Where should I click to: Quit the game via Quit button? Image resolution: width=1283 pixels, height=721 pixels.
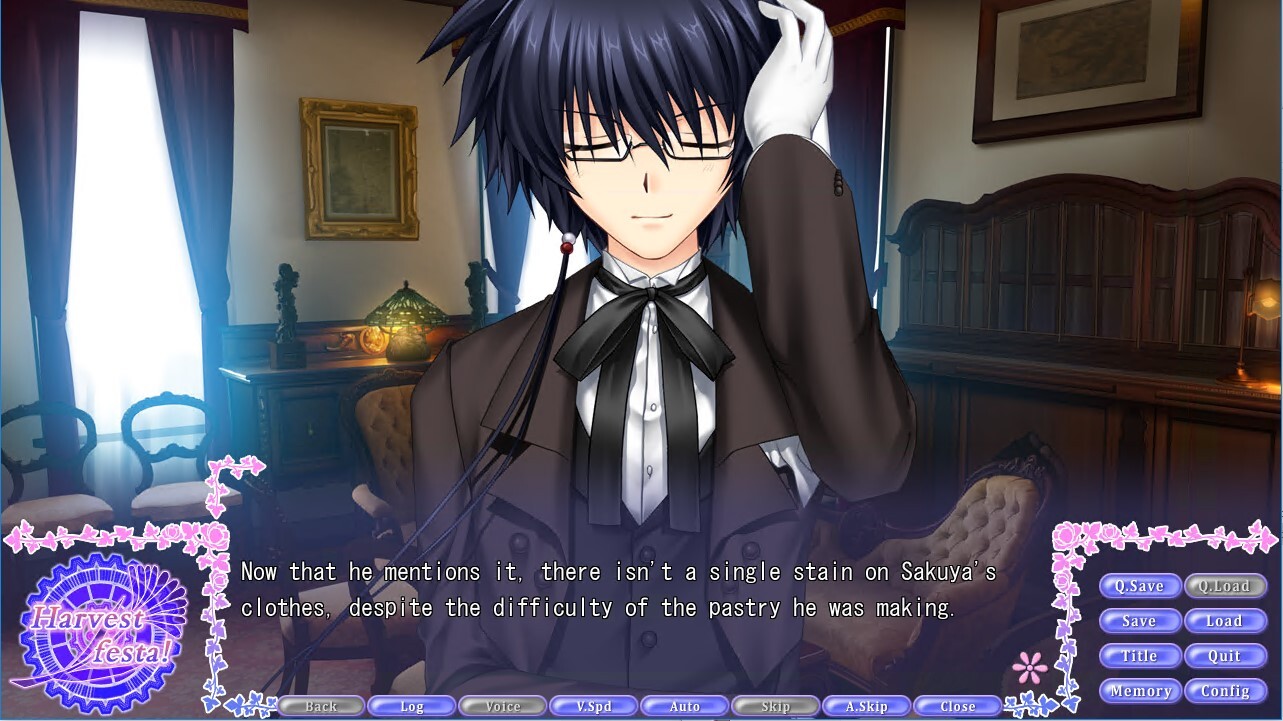(1225, 656)
